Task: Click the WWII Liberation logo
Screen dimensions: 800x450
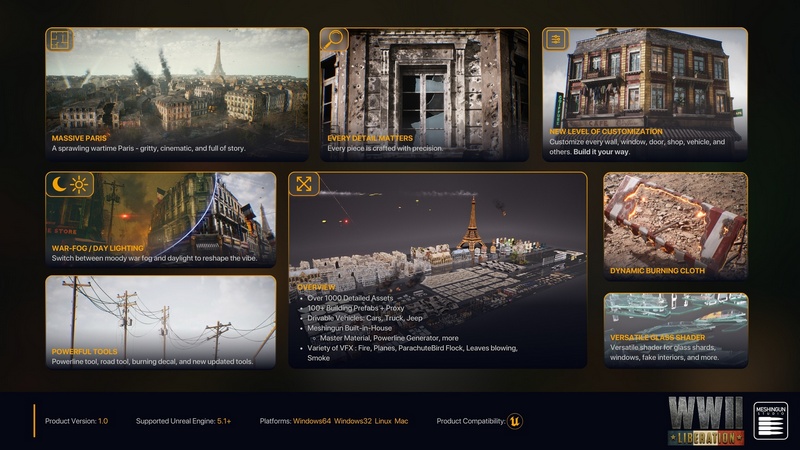Action: (707, 420)
